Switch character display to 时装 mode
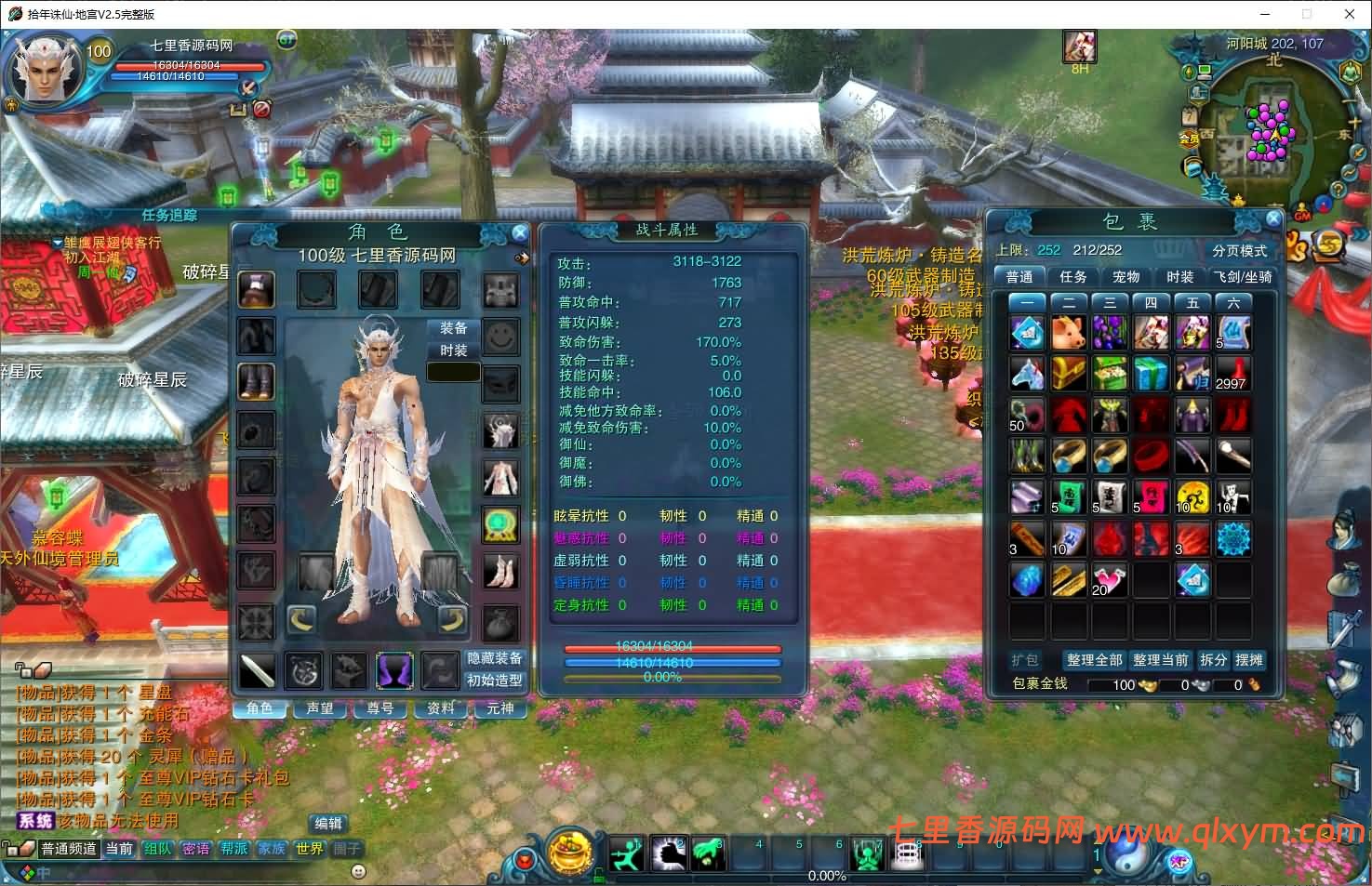The width and height of the screenshot is (1372, 886). (x=453, y=350)
